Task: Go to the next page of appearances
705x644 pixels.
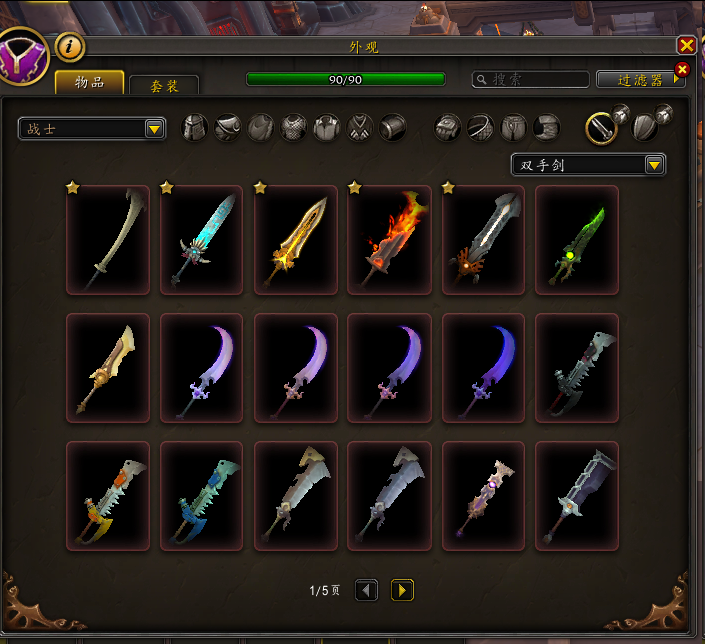Action: click(401, 591)
